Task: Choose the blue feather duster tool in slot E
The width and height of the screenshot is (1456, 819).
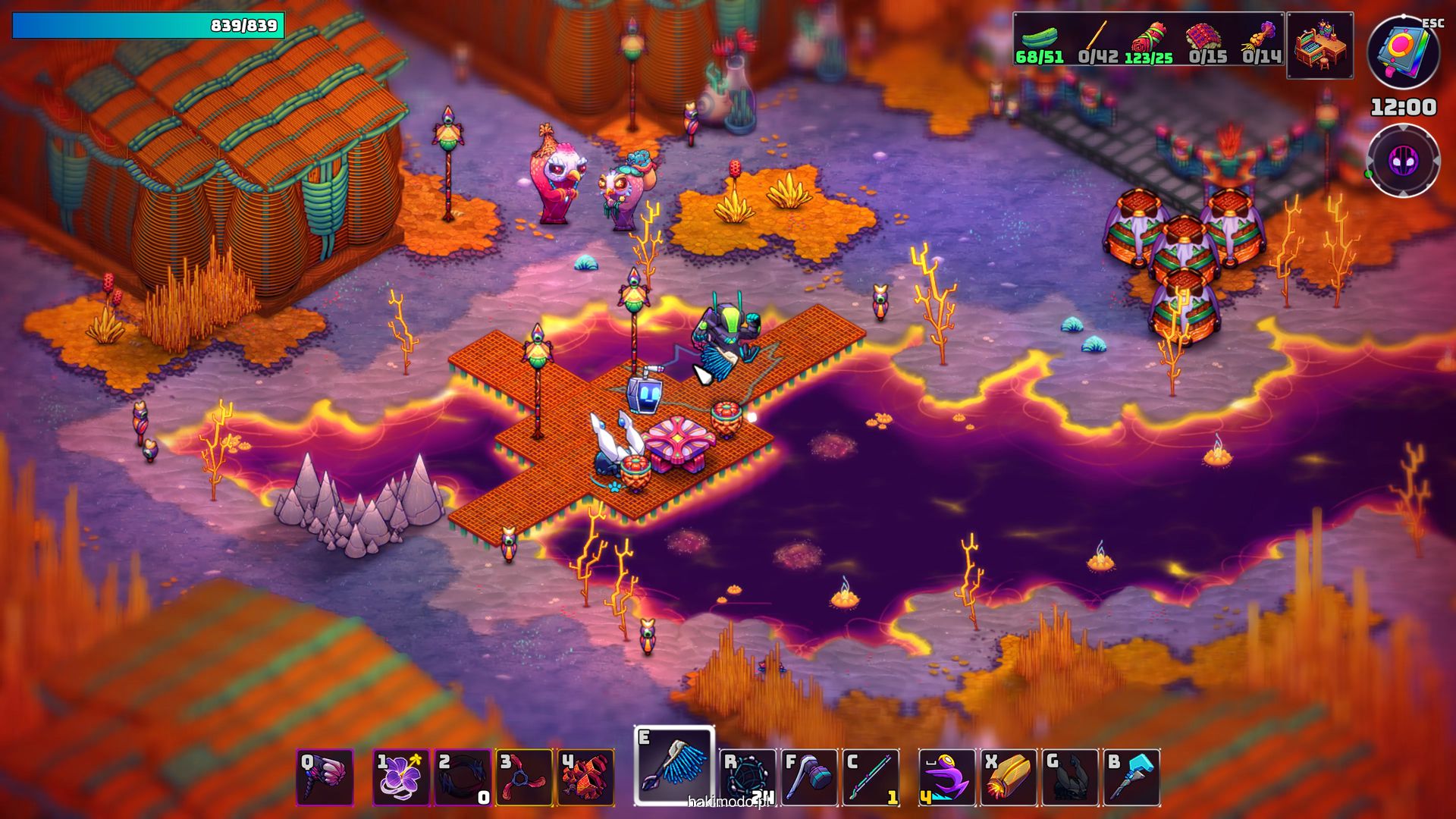Action: (674, 766)
